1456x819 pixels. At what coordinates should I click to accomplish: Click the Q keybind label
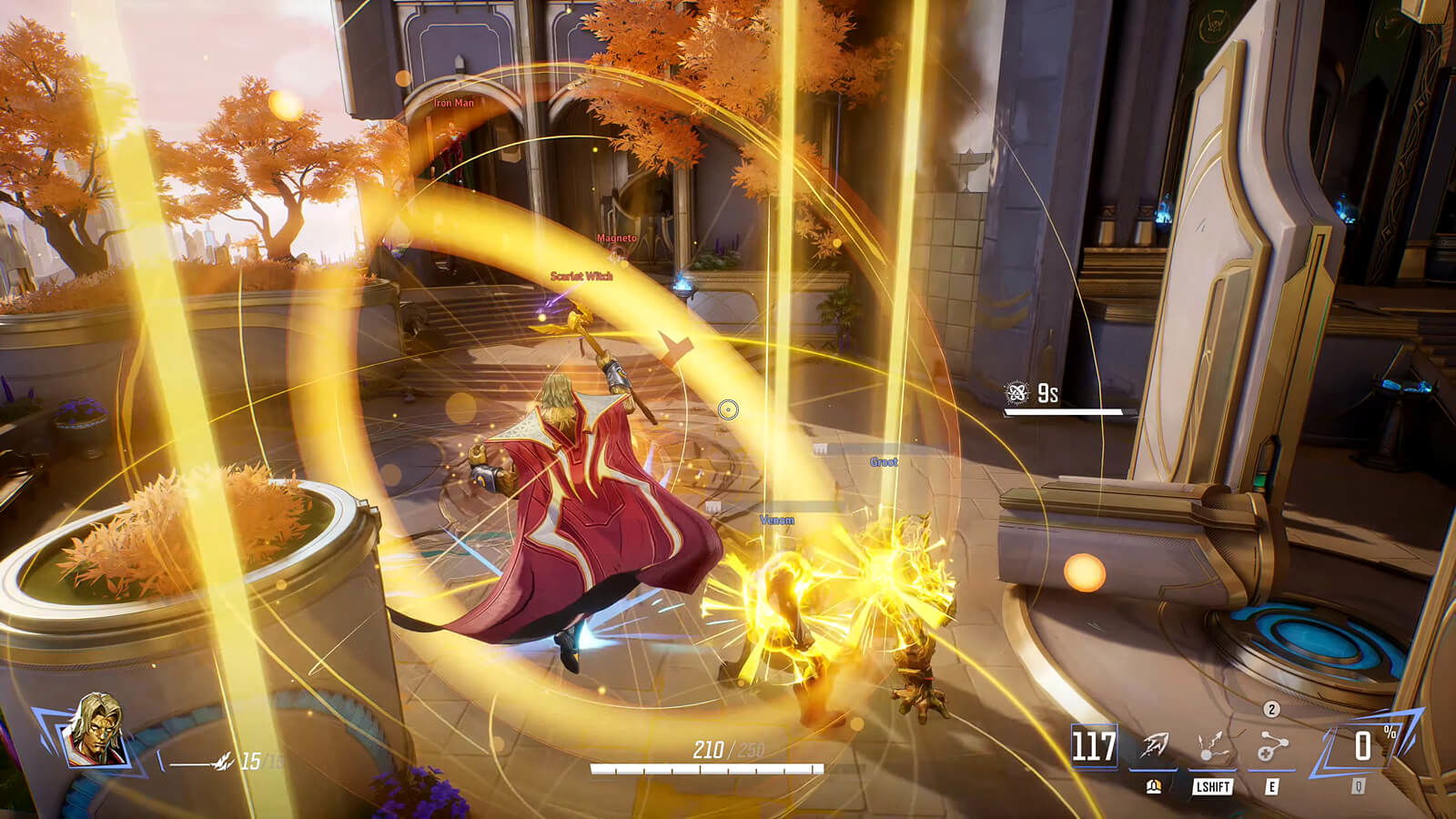tap(1360, 786)
